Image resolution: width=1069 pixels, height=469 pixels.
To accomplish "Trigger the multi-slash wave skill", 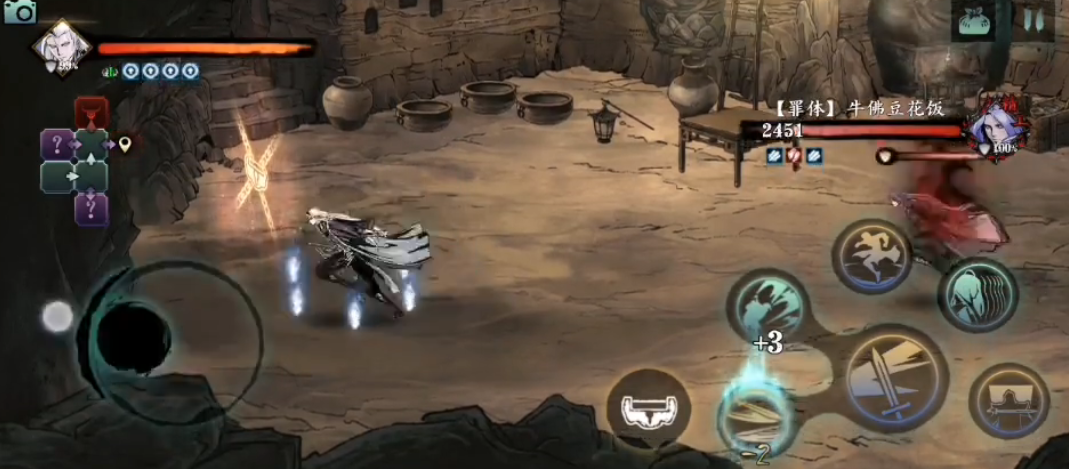I will (x=977, y=294).
